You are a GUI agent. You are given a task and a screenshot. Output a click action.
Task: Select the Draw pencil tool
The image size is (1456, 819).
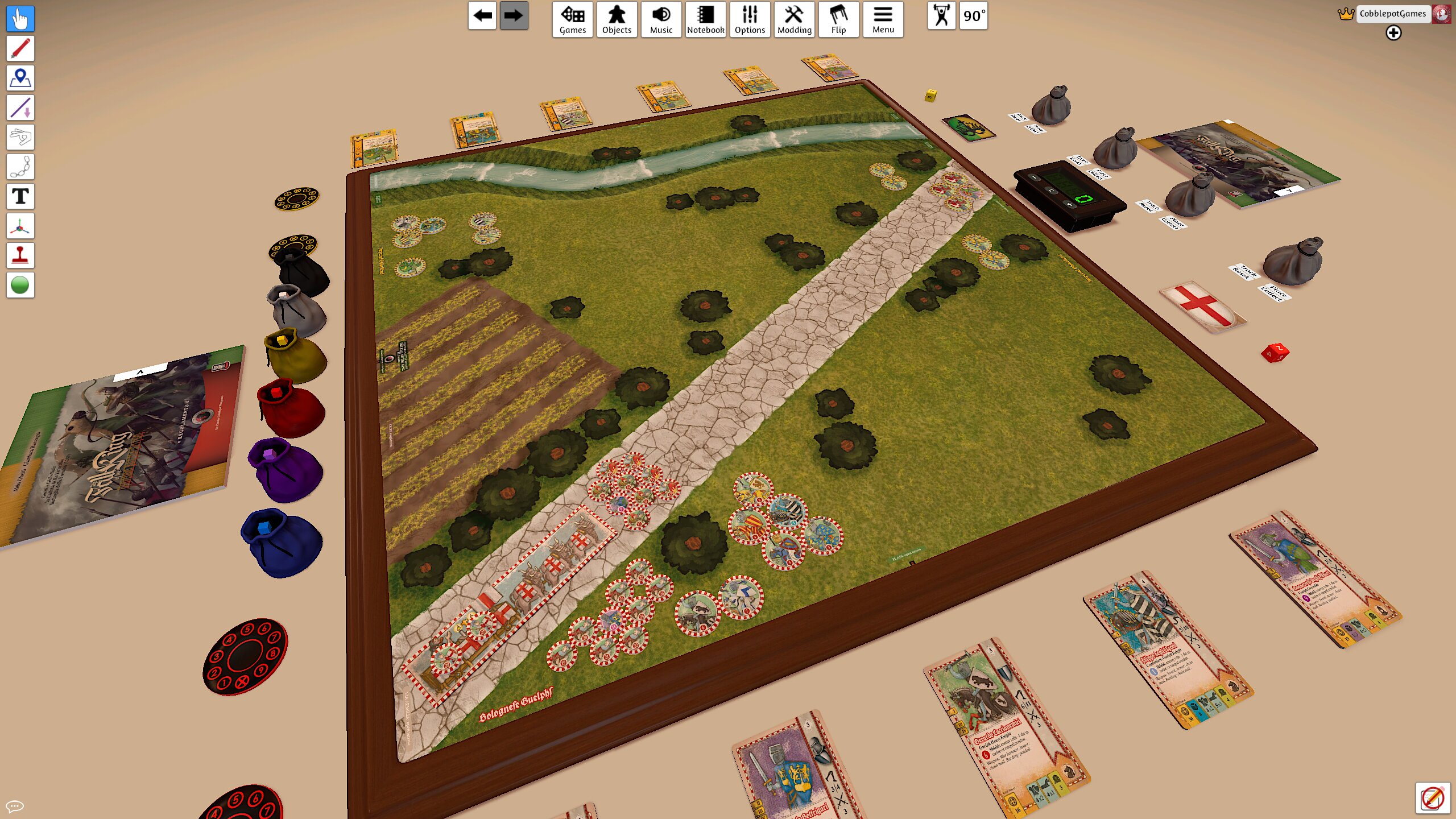click(20, 48)
